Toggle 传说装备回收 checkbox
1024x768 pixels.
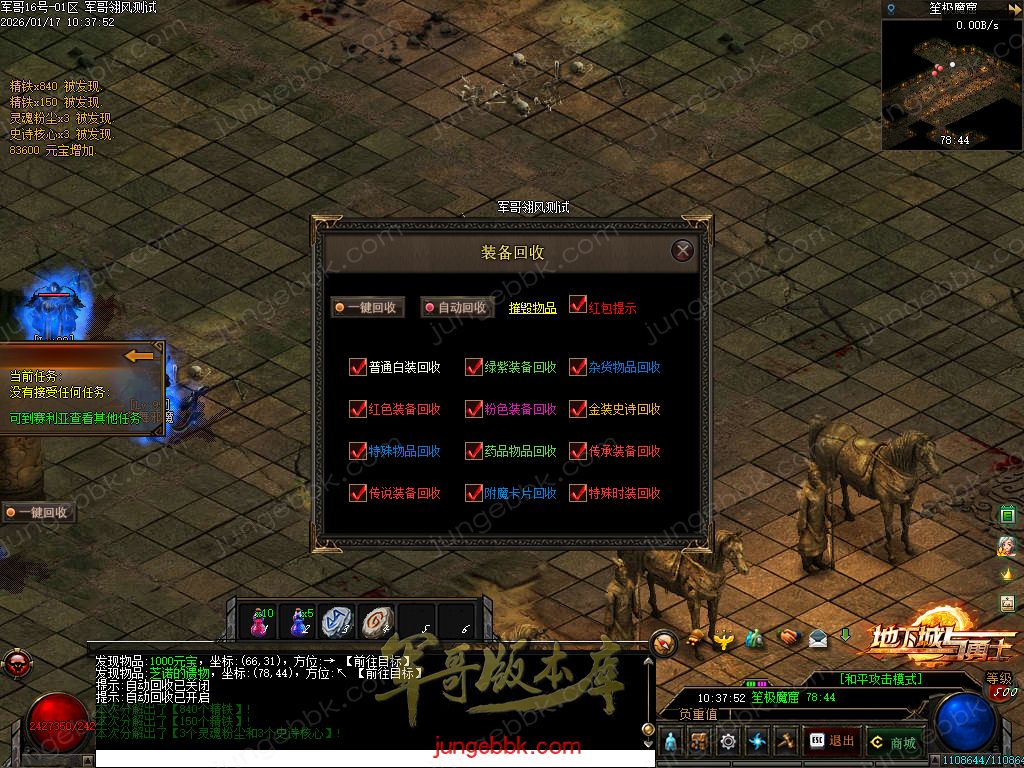(358, 493)
